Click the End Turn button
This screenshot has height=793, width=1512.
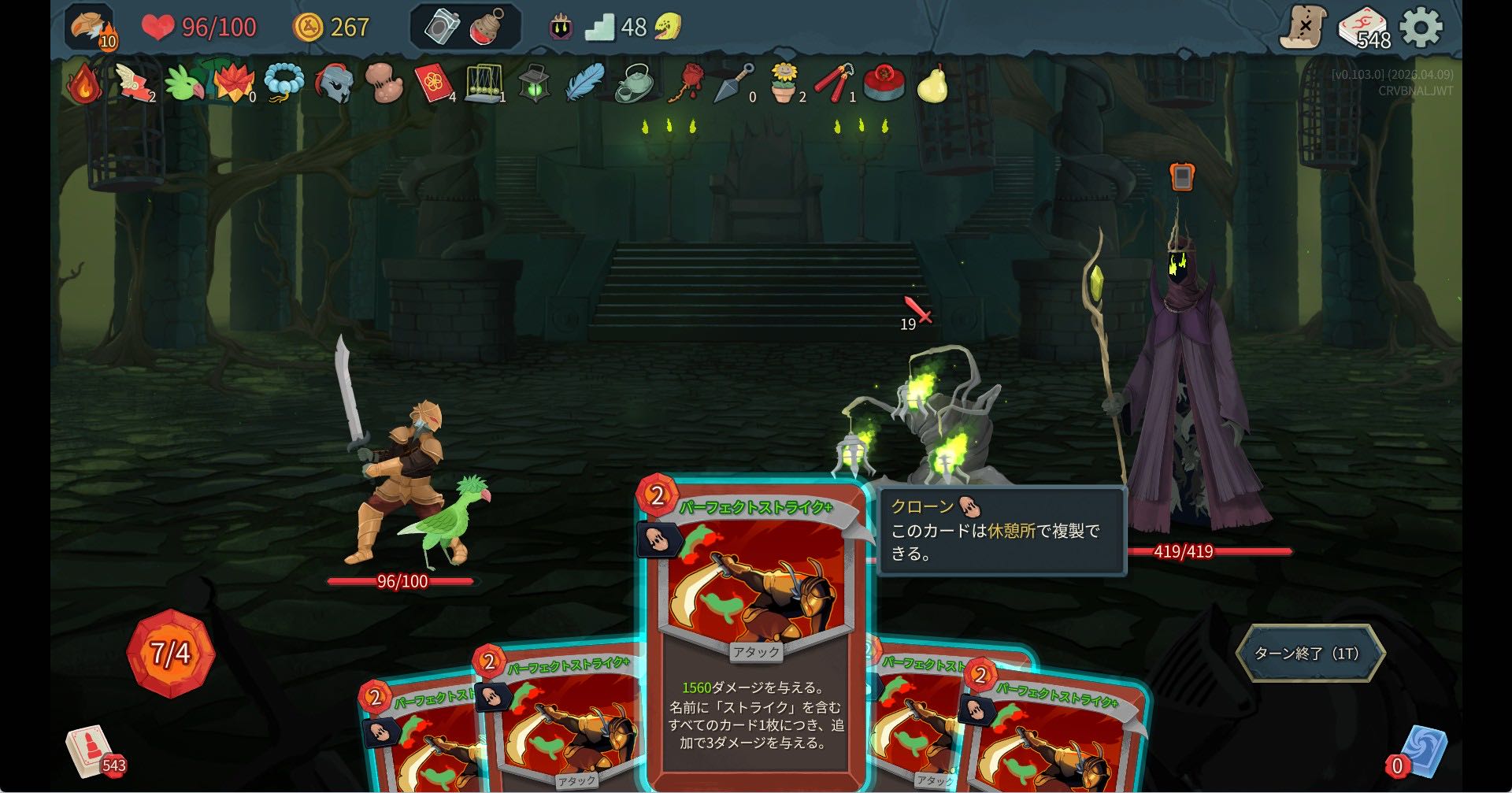pos(1309,653)
